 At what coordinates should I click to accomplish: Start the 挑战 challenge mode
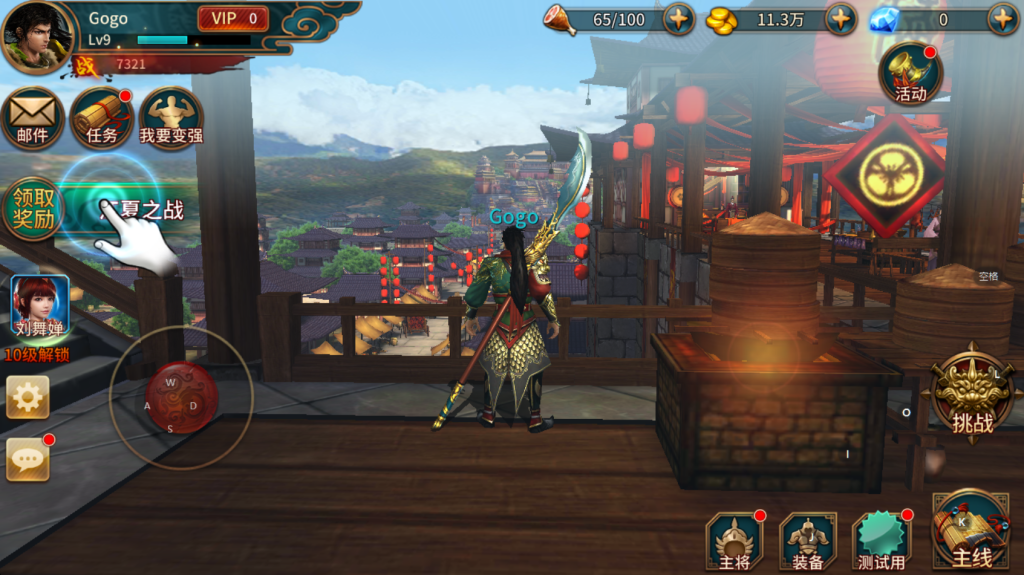pyautogui.click(x=972, y=394)
